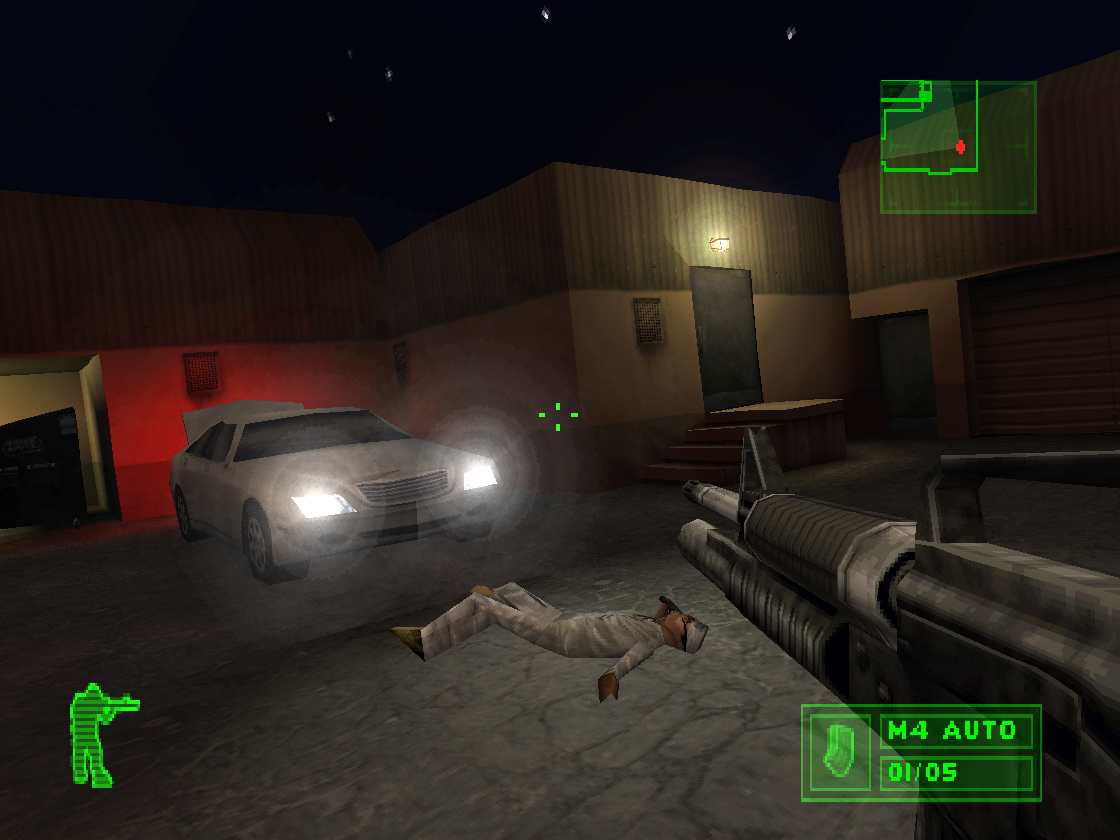Select the grenade icon in weapon panel

840,751
